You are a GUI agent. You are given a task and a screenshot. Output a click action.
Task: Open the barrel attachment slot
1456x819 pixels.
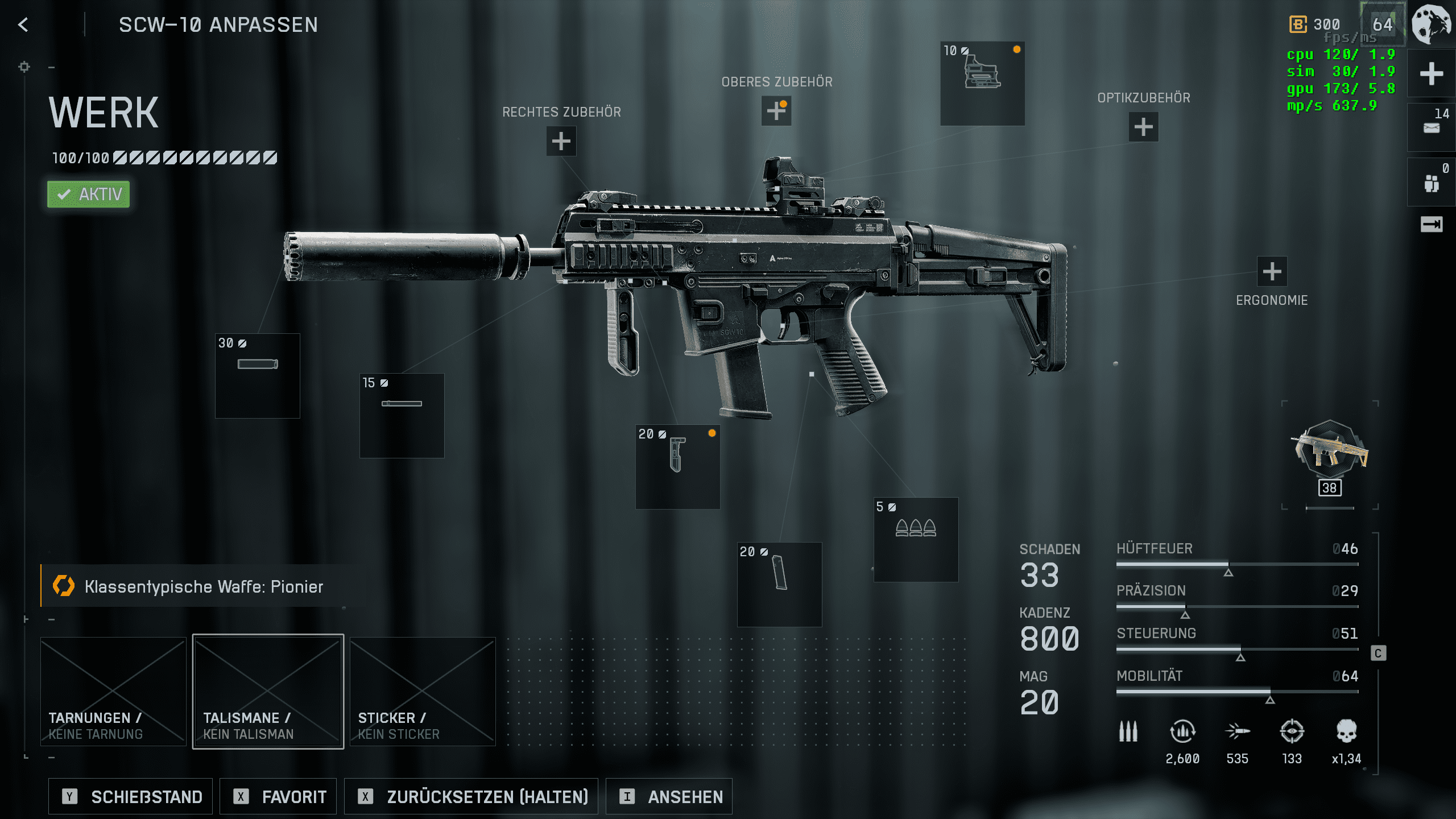[x=402, y=415]
